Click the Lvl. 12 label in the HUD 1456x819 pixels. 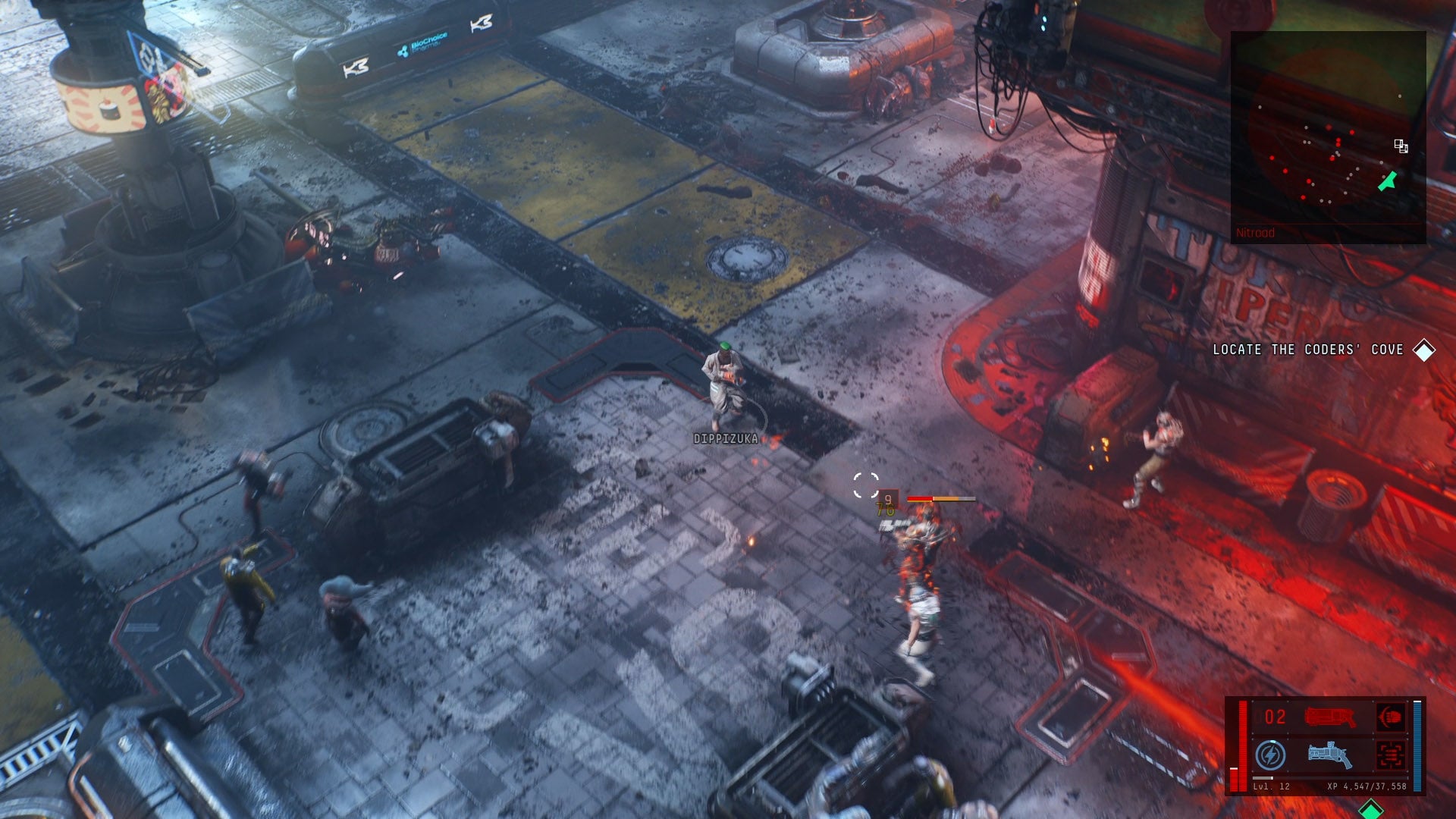pyautogui.click(x=1272, y=786)
